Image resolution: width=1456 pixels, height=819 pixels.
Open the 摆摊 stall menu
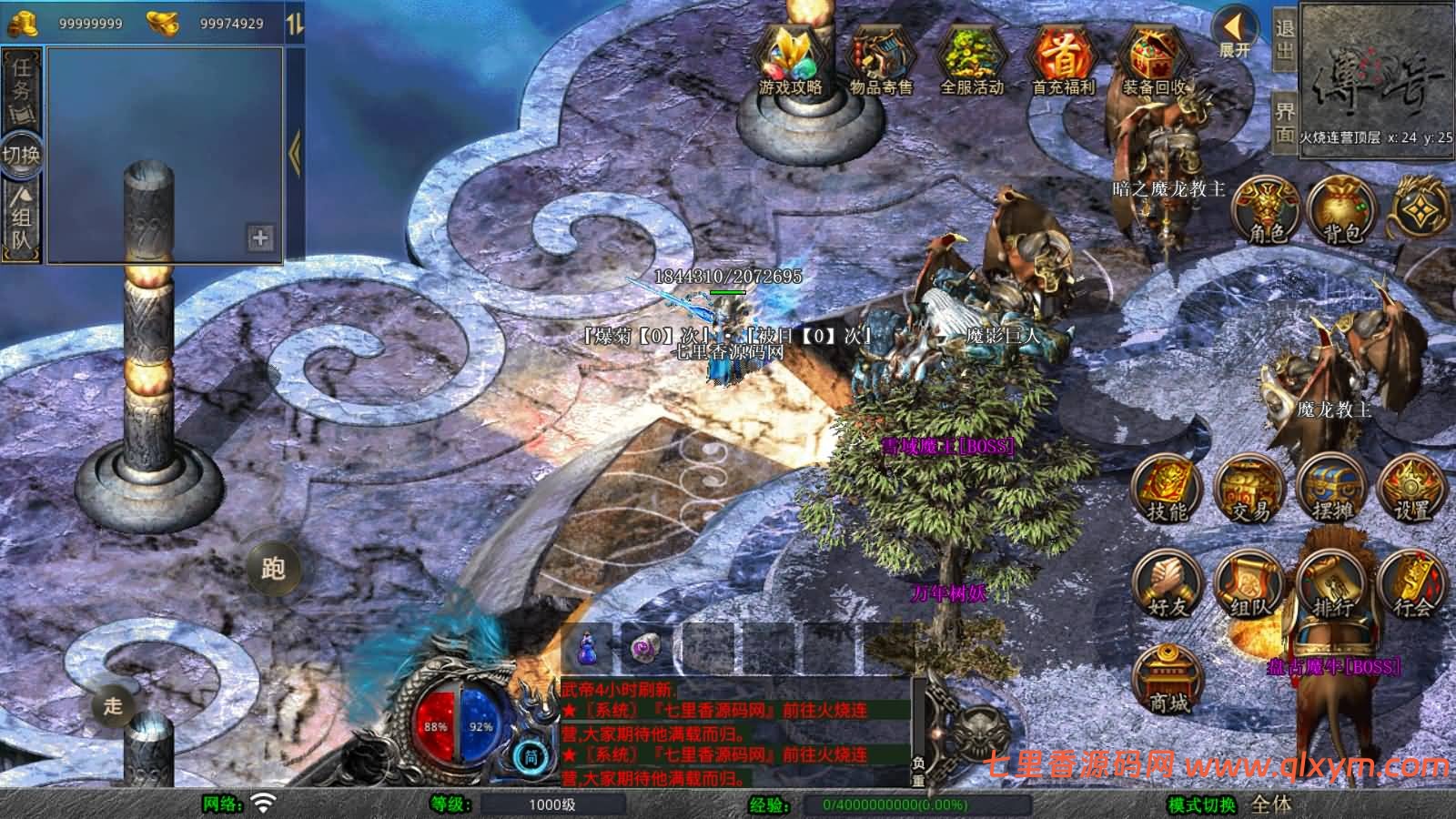(x=1331, y=490)
